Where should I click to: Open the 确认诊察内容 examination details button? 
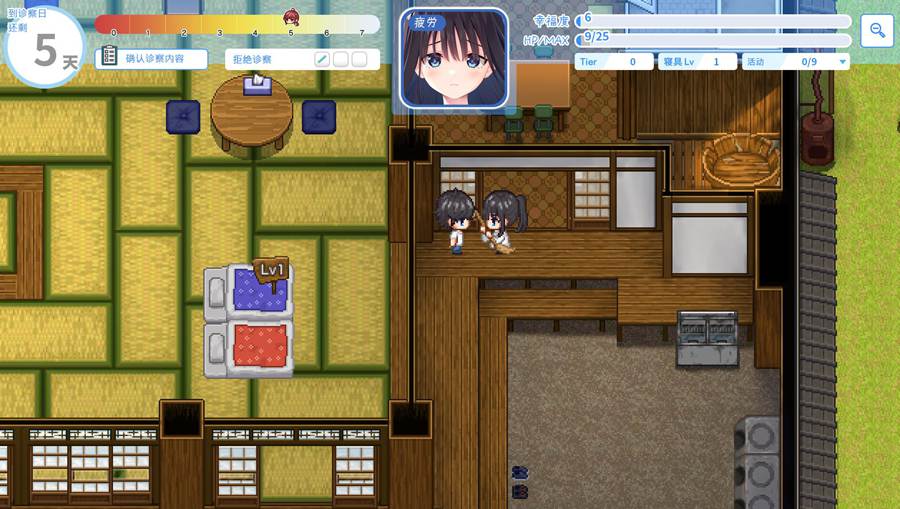pyautogui.click(x=151, y=59)
